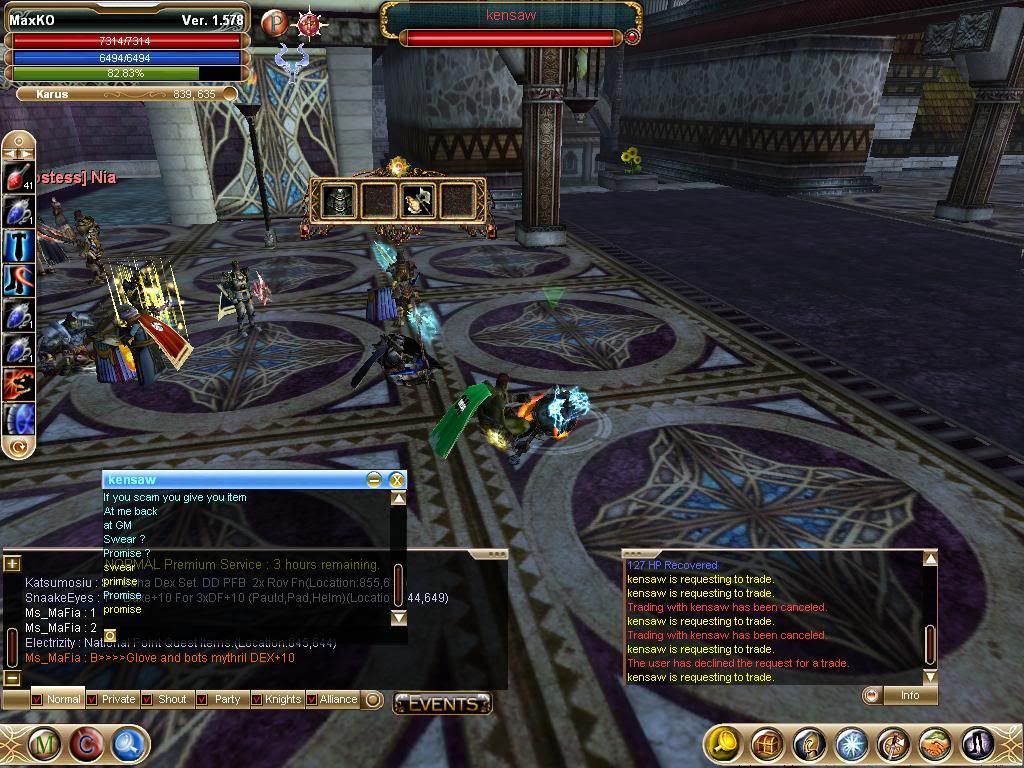
Task: Minimize the kensaw whisper window
Action: tap(374, 480)
